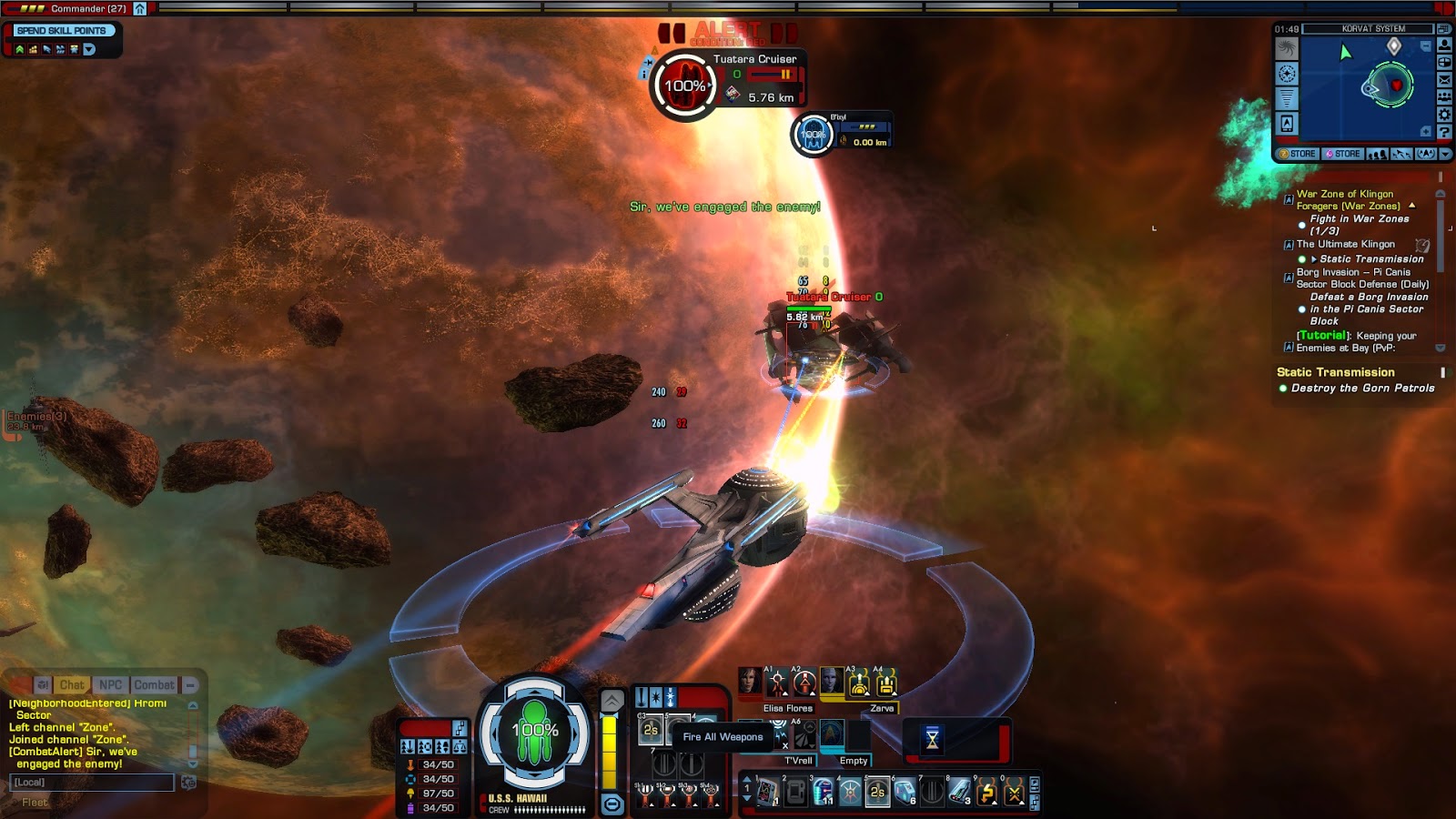The width and height of the screenshot is (1456, 819).
Task: Open the character profile icon by the minimap
Action: pos(1444,45)
